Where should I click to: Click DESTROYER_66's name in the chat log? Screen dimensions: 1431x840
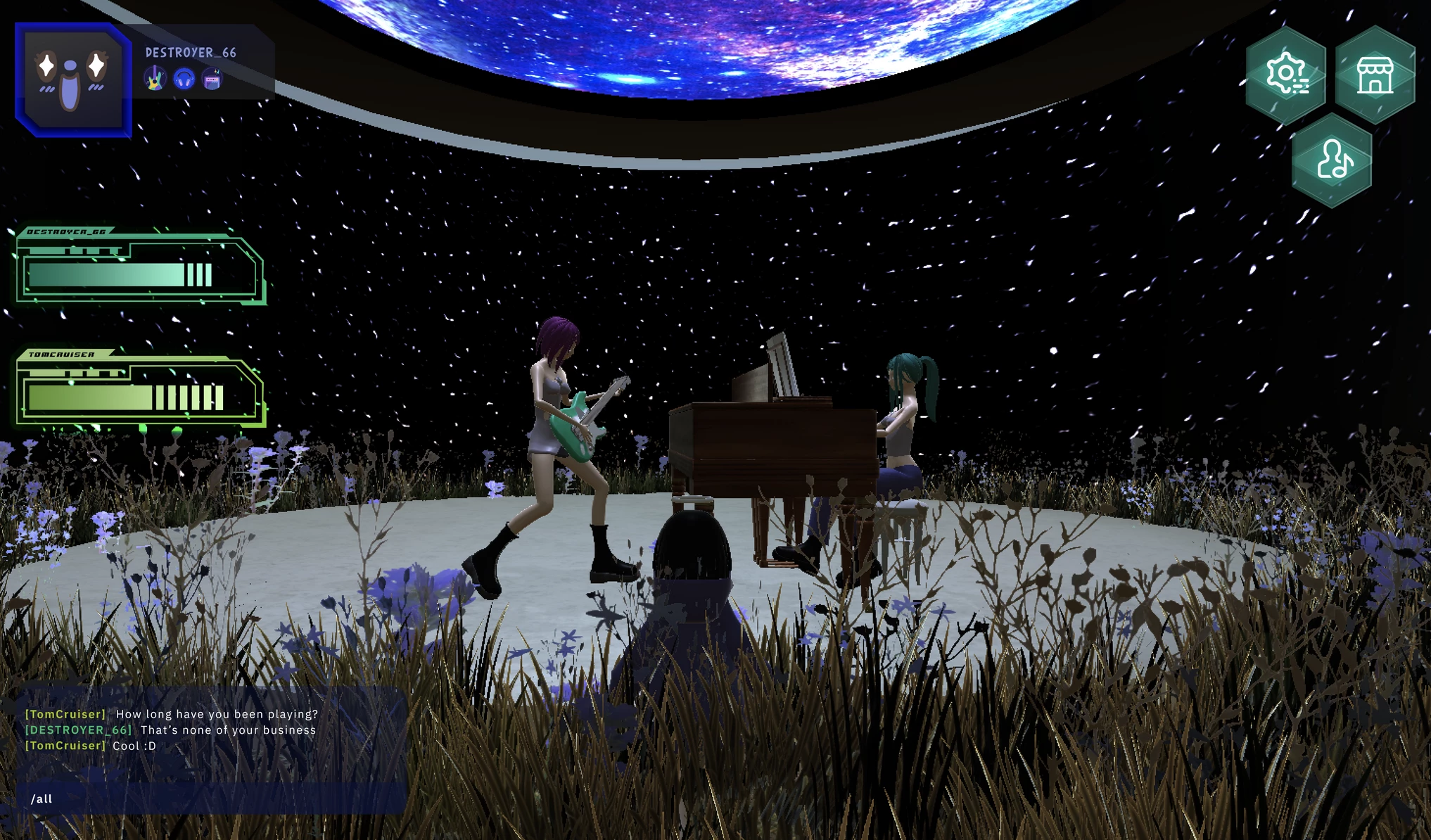[77, 730]
